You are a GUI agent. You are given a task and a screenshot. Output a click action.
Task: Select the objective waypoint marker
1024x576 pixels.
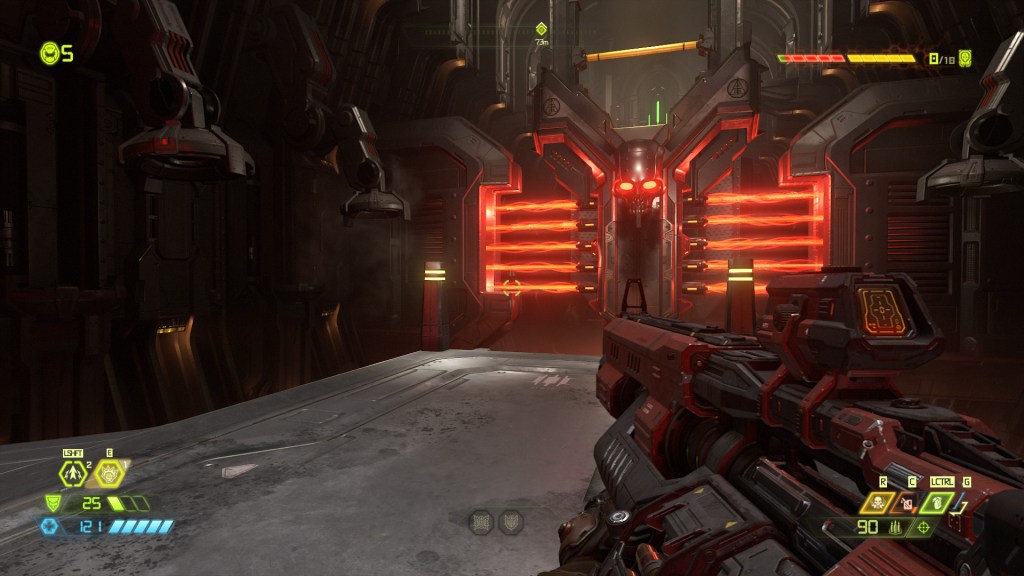point(541,29)
